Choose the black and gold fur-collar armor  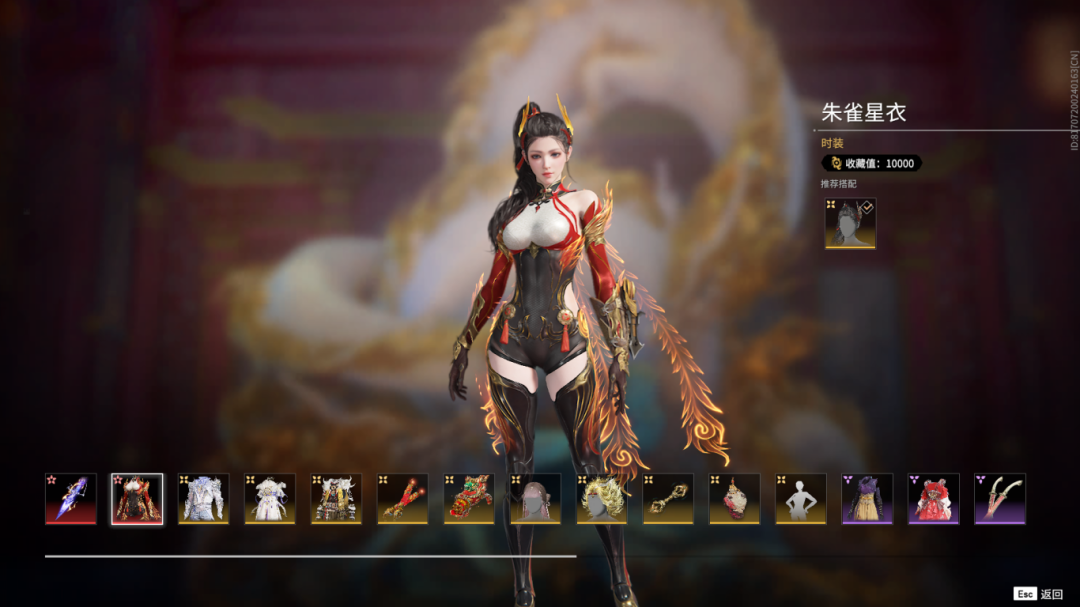(336, 498)
